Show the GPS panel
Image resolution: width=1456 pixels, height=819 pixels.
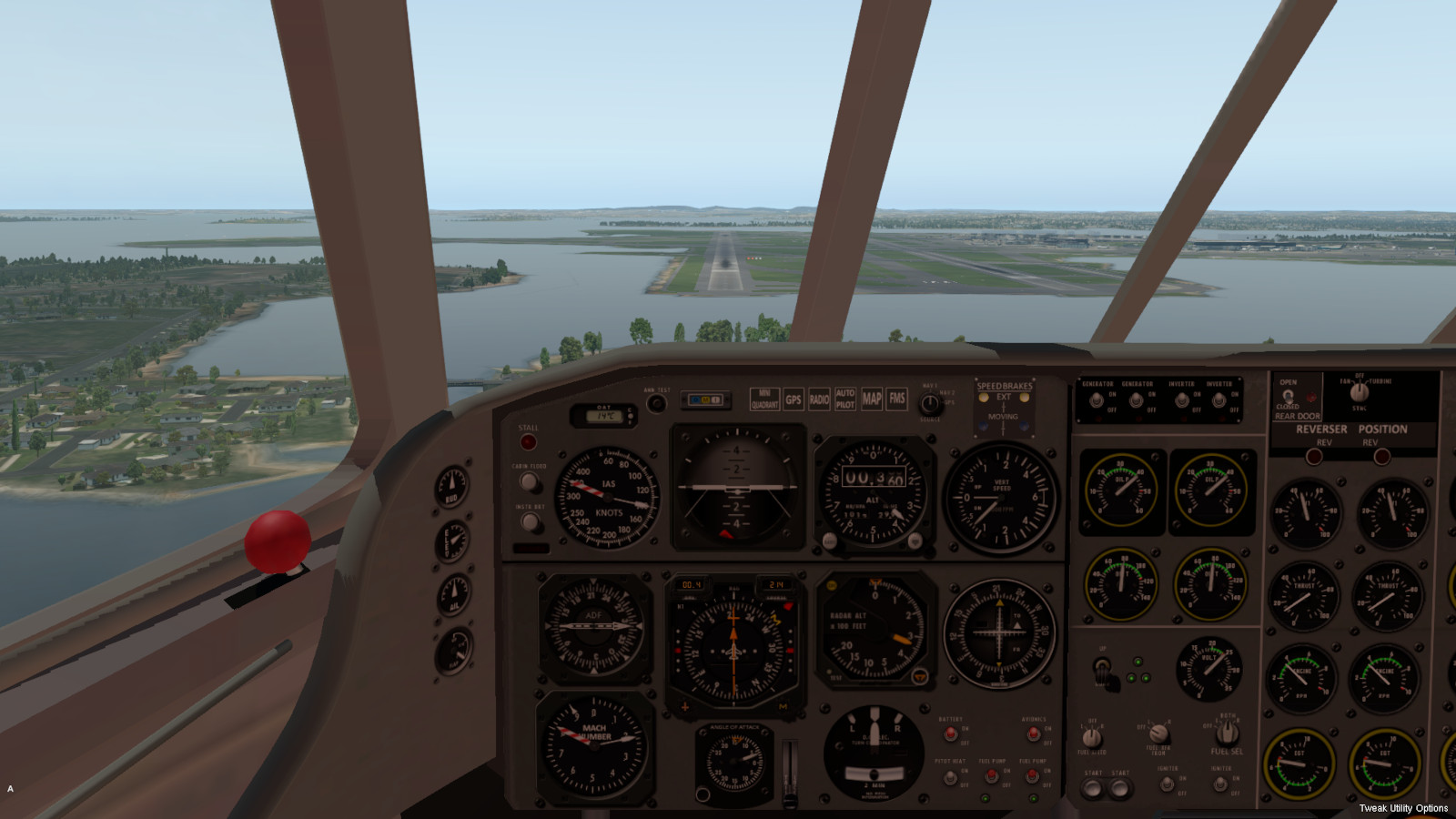pyautogui.click(x=794, y=399)
